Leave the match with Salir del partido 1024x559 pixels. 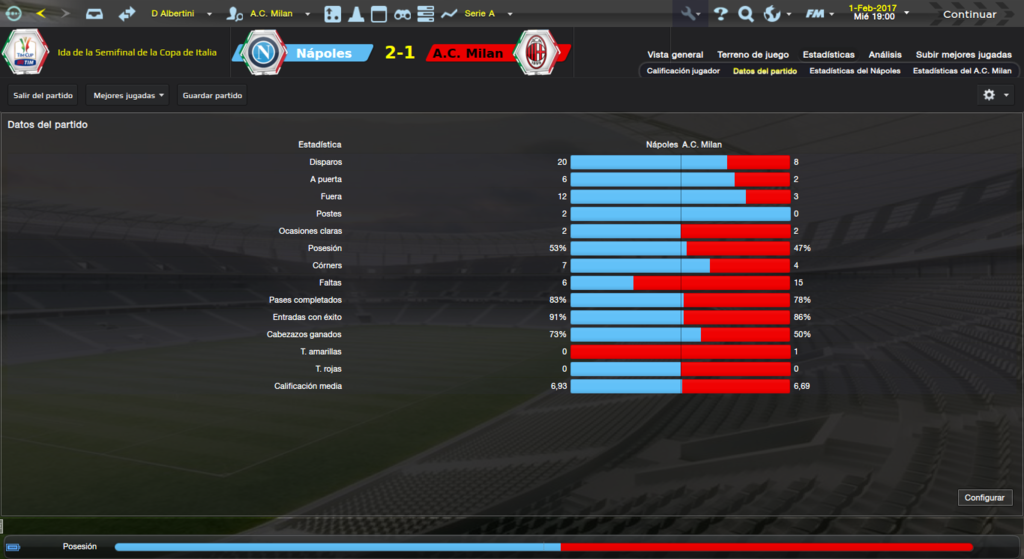click(x=44, y=95)
